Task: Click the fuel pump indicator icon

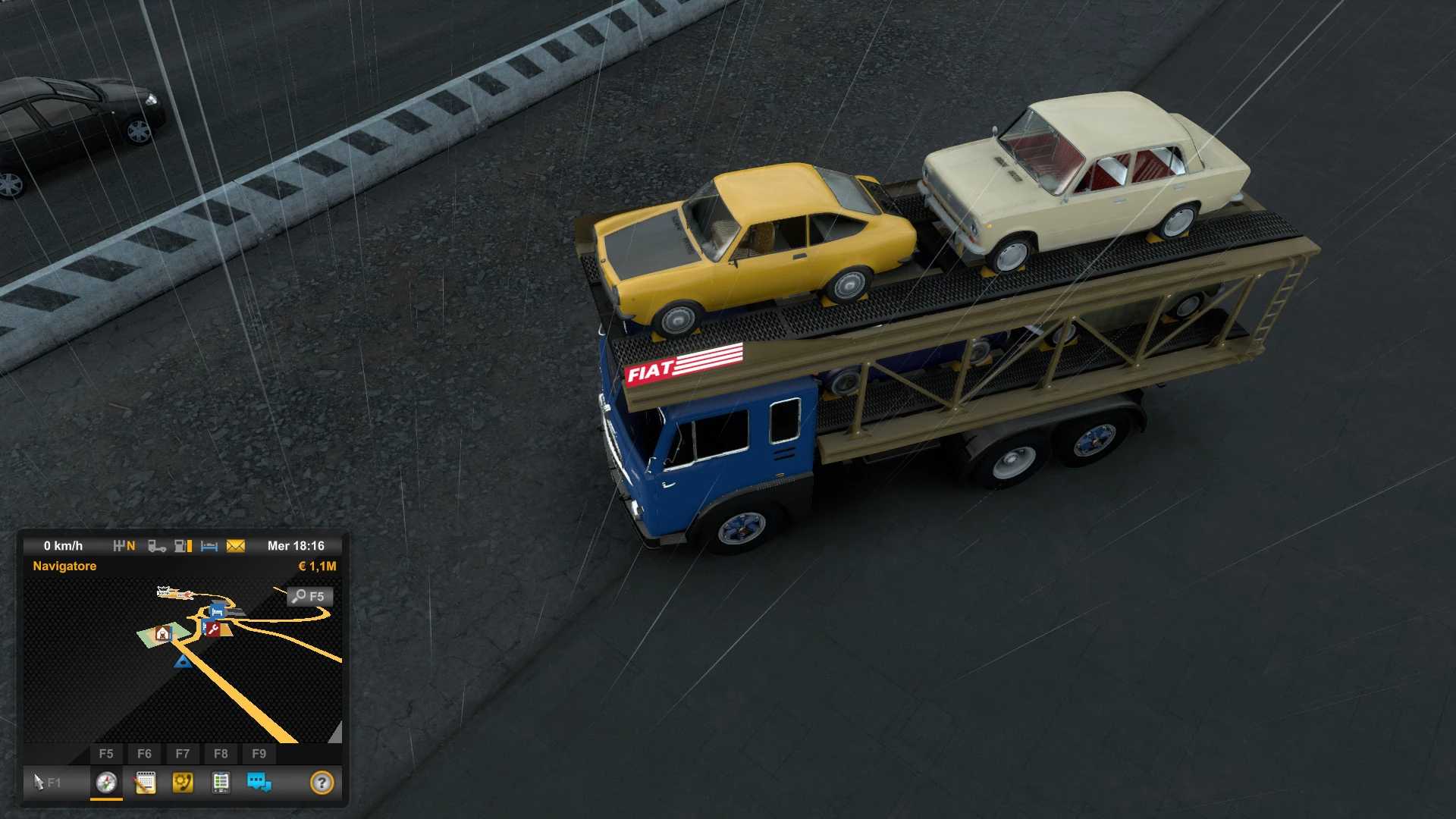Action: coord(183,546)
